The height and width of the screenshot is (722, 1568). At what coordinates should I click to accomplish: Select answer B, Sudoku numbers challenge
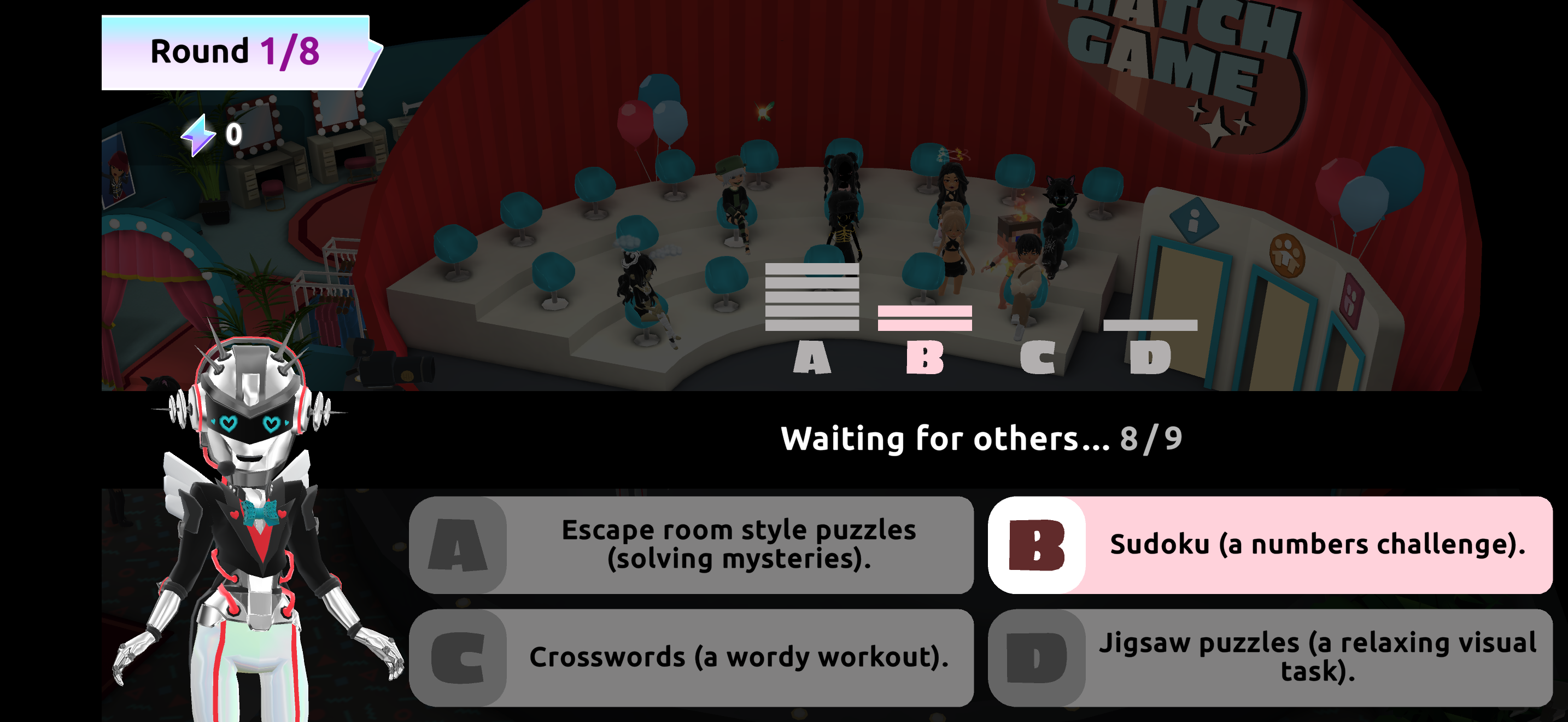1269,544
